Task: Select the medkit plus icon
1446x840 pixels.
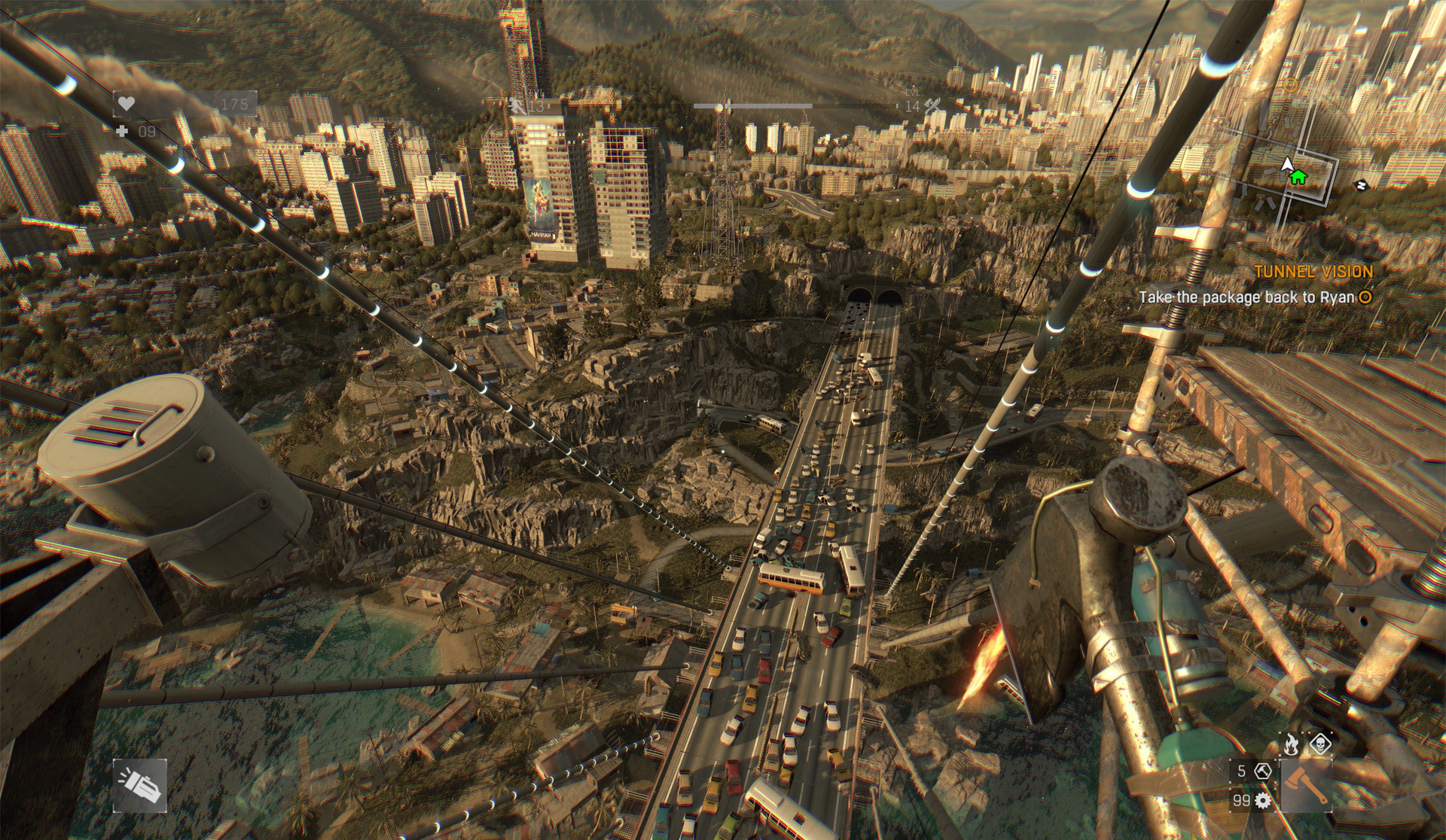Action: pos(124,131)
